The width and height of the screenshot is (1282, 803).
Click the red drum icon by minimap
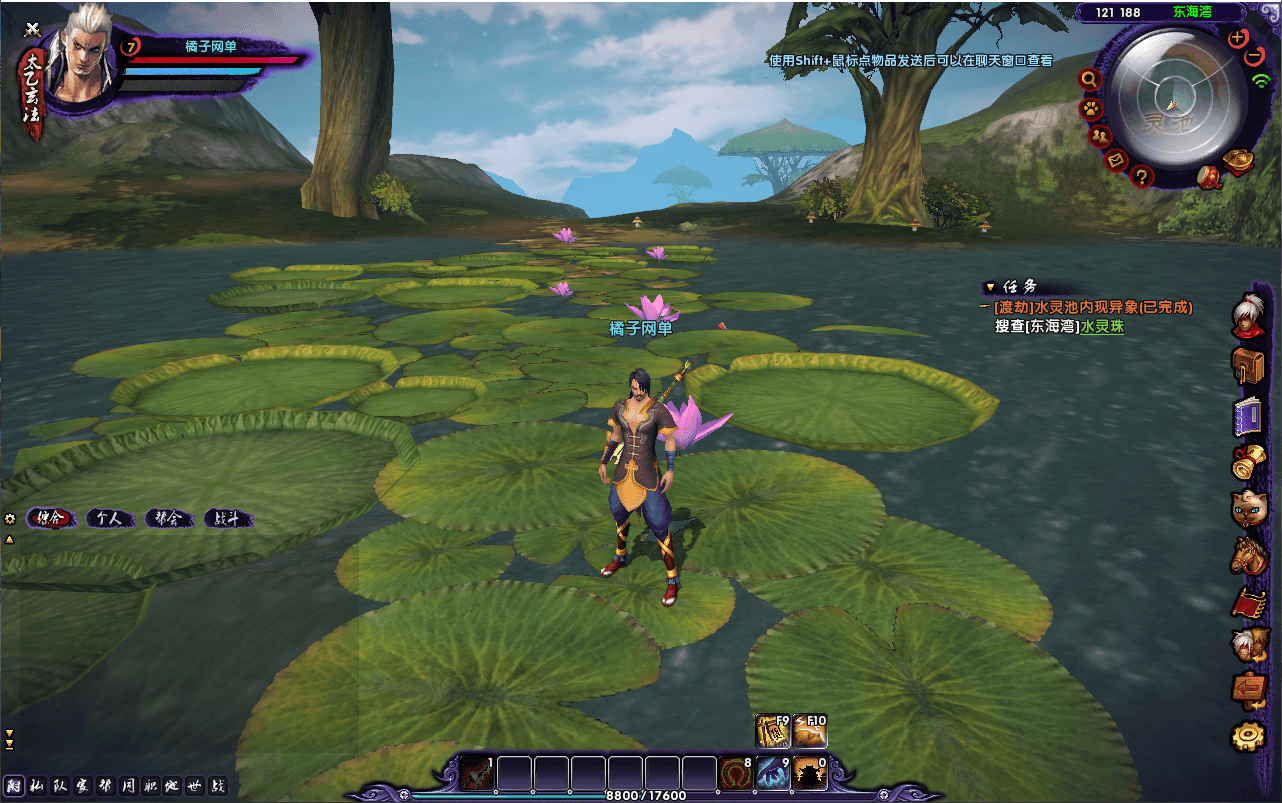pyautogui.click(x=1211, y=177)
